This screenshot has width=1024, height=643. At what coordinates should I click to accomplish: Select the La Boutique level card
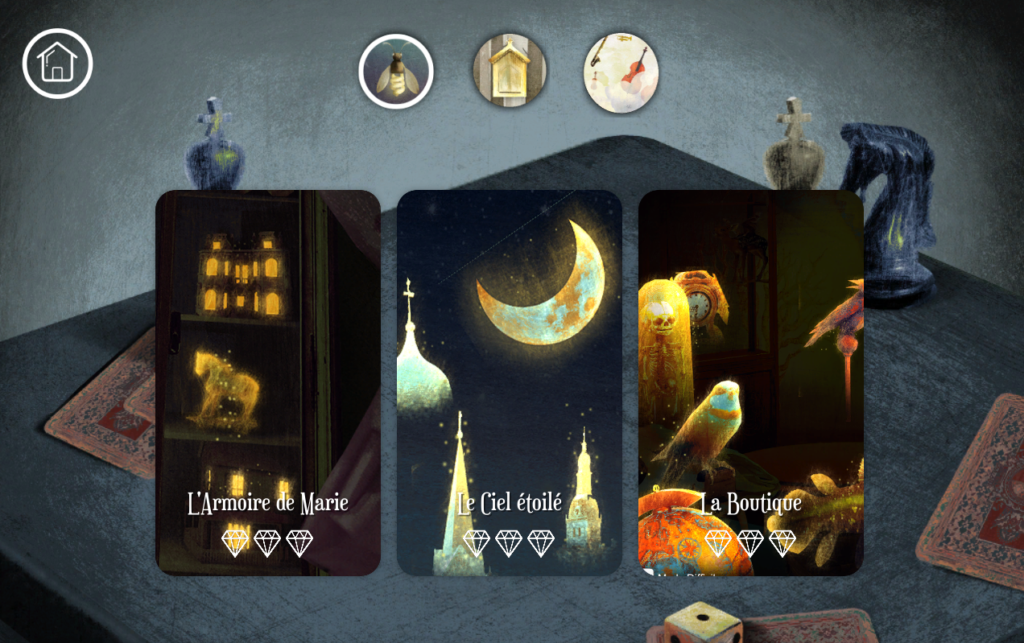tap(751, 382)
